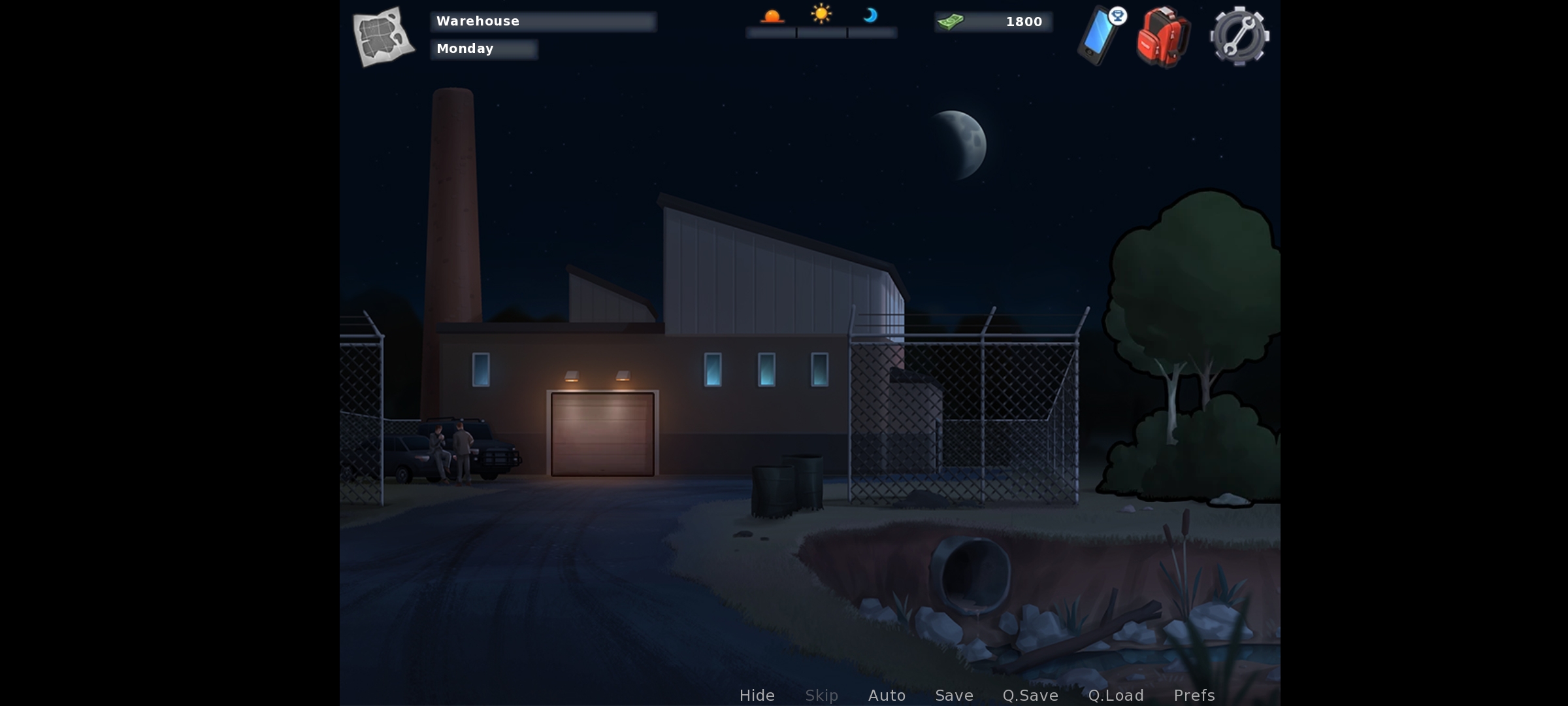Click the sun time-of-day icon
1568x706 pixels.
(x=821, y=14)
